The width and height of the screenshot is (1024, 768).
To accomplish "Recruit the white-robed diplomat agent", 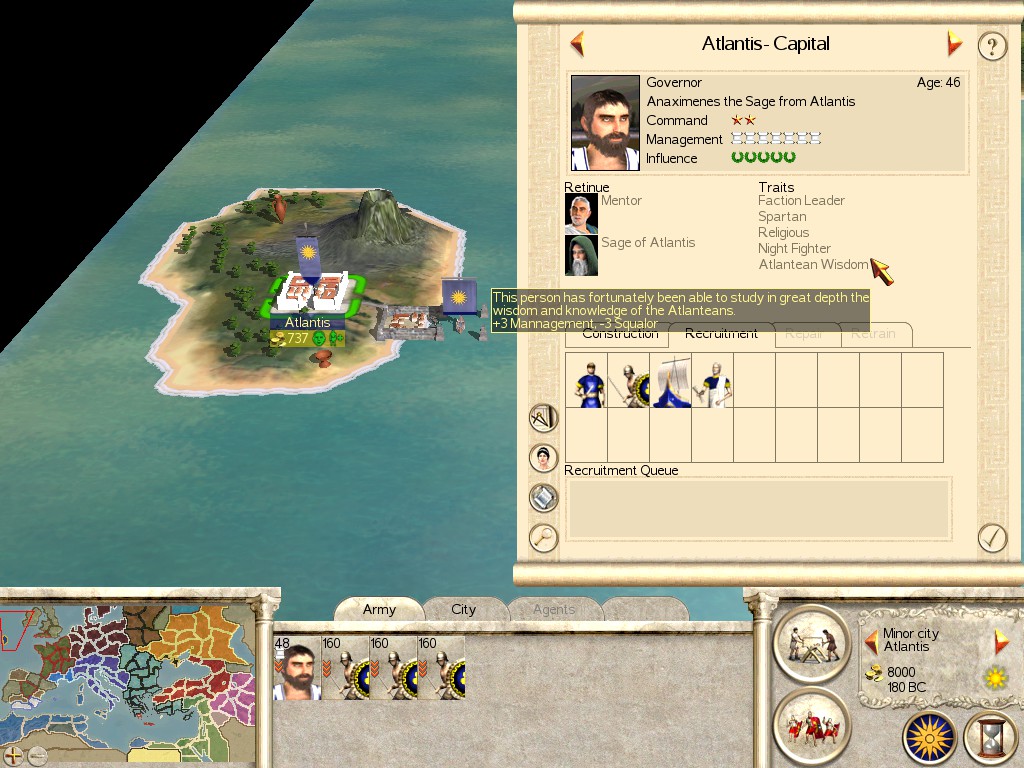I will click(712, 381).
